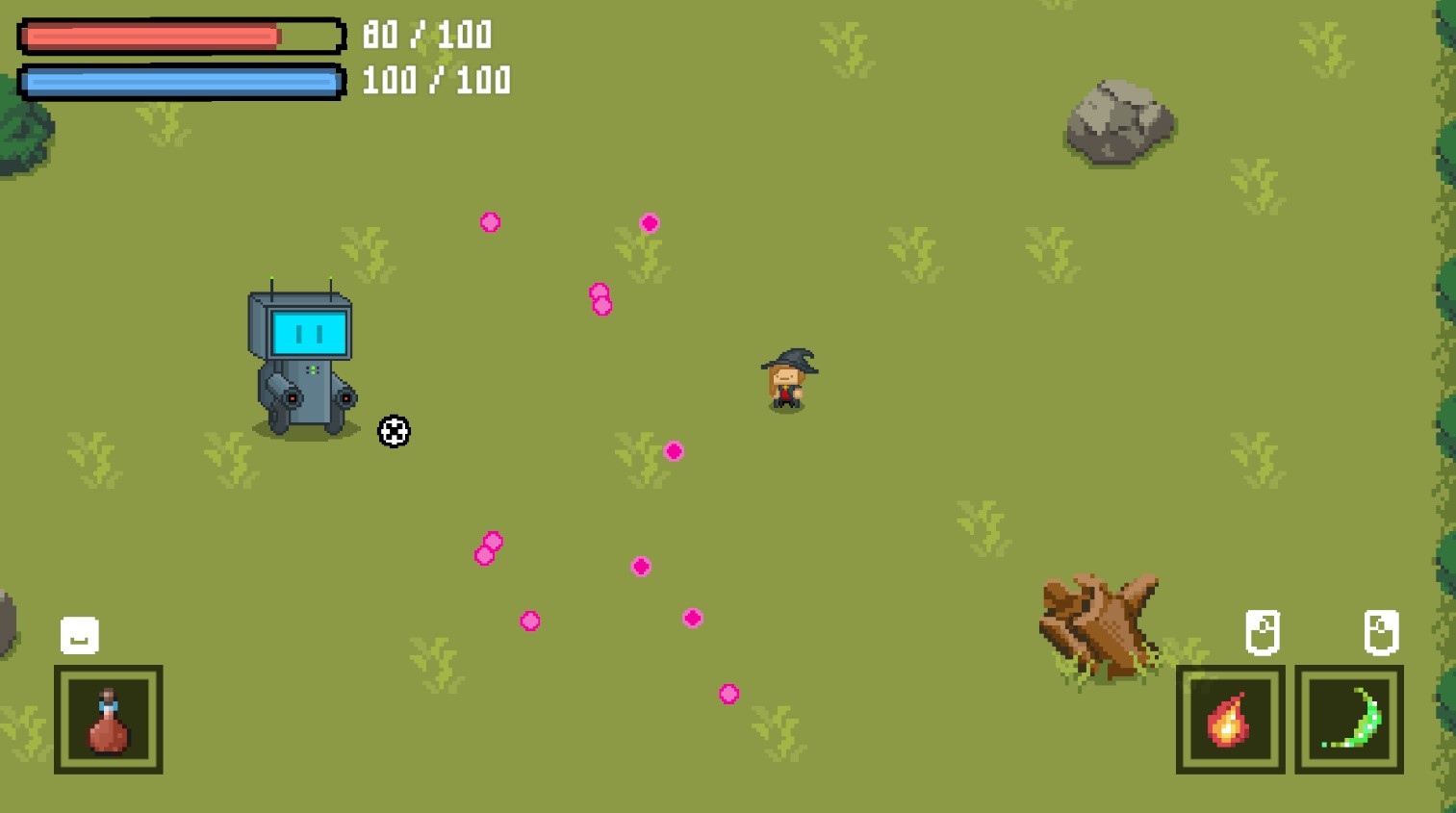The image size is (1456, 813).
Task: Click the spacebar keybind icon above the potion slot
Action: [x=80, y=634]
